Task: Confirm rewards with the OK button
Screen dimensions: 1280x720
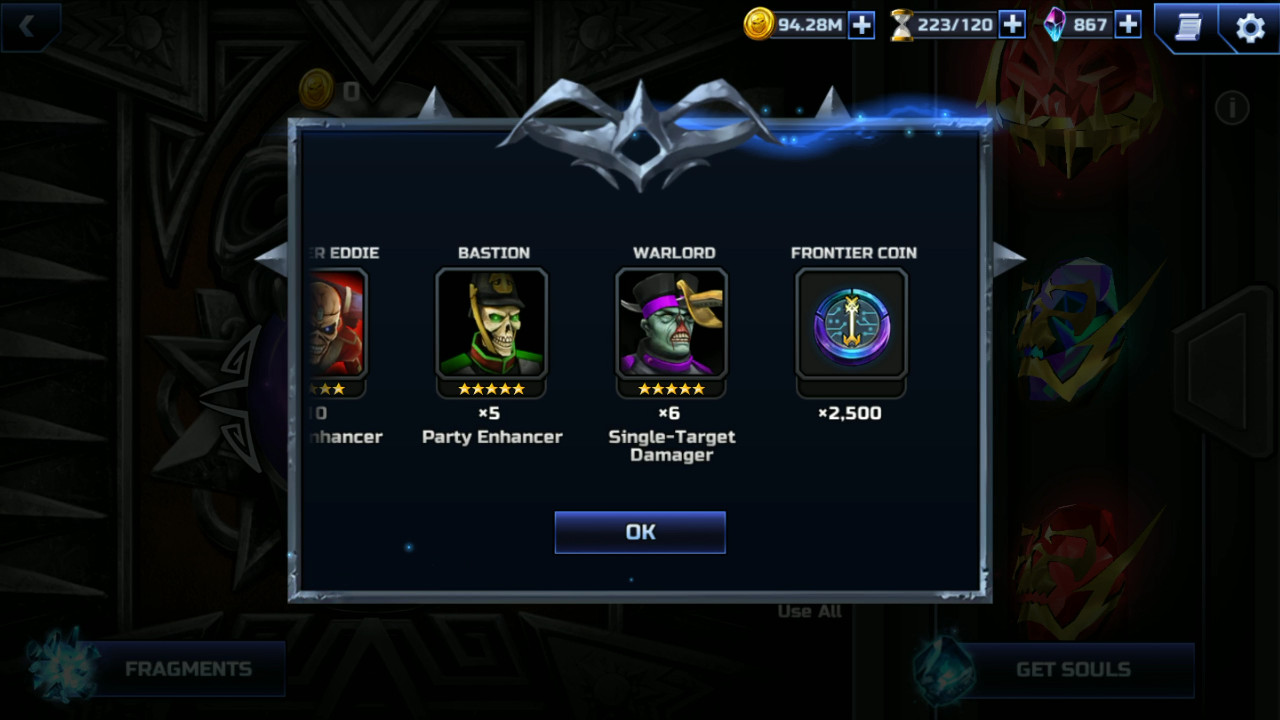Action: pyautogui.click(x=640, y=532)
